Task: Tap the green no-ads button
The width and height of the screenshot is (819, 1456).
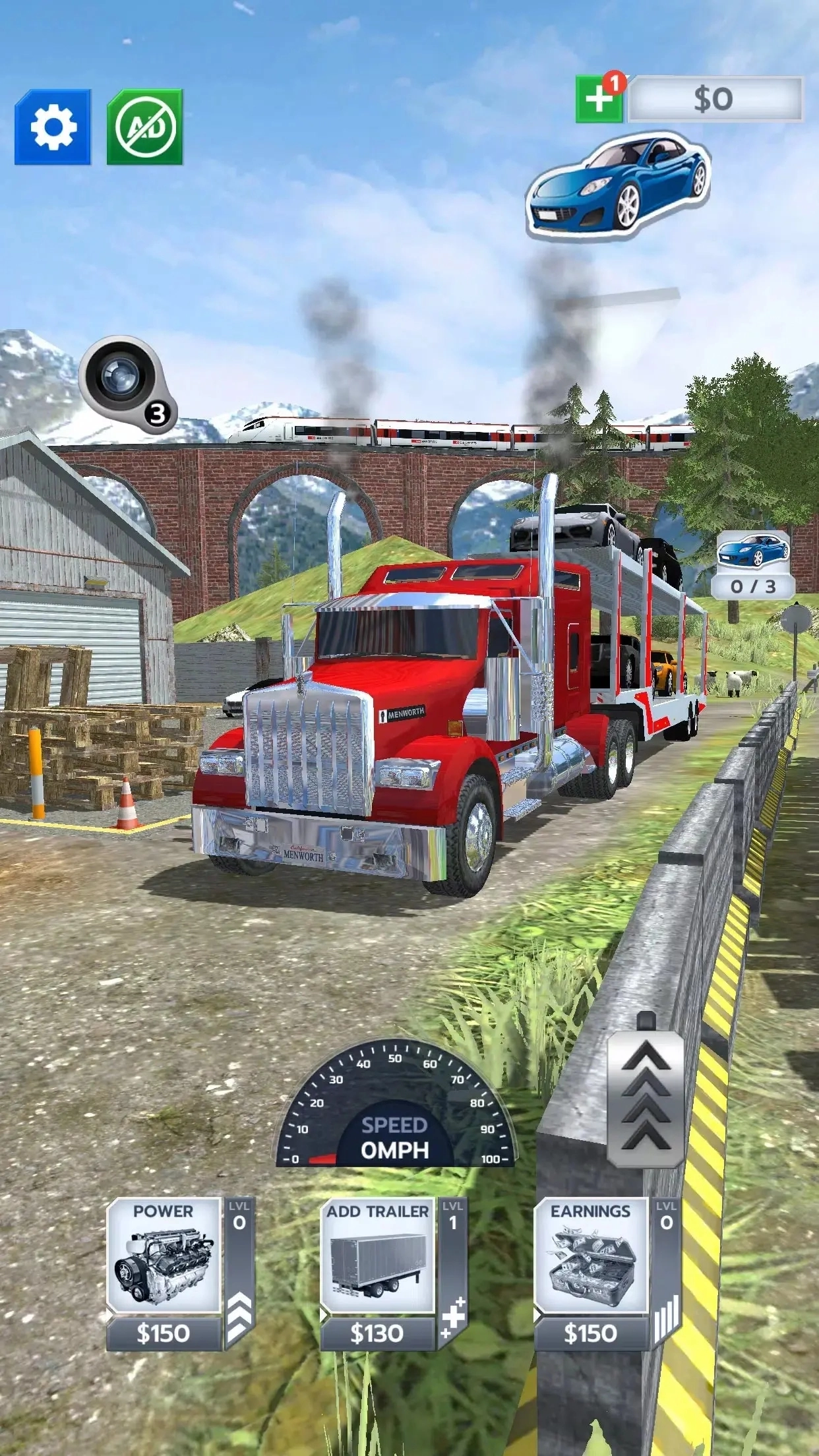Action: [145, 127]
